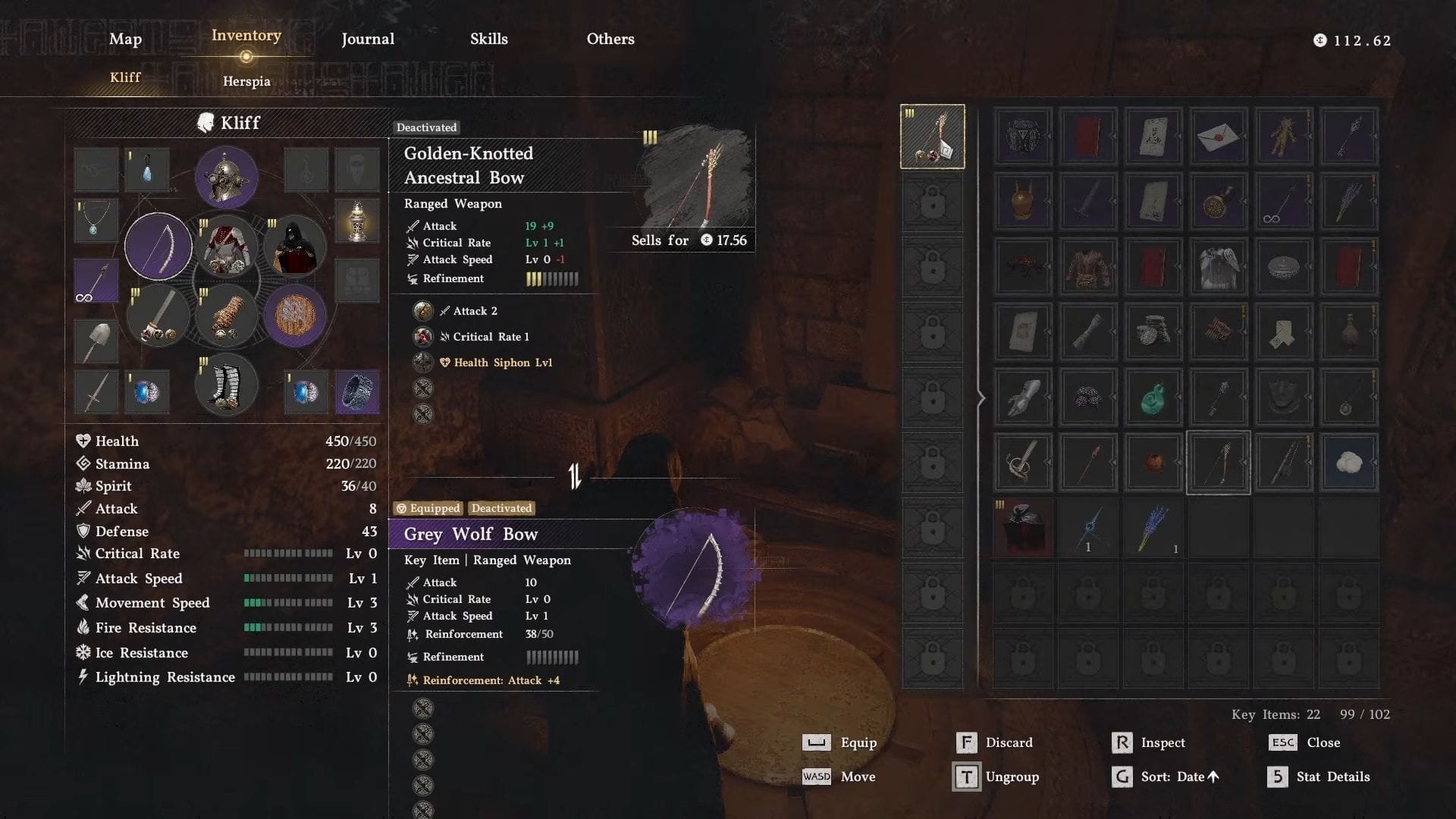This screenshot has width=1456, height=819.
Task: Select the equipped Grey Wolf Bow slot
Action: point(158,246)
